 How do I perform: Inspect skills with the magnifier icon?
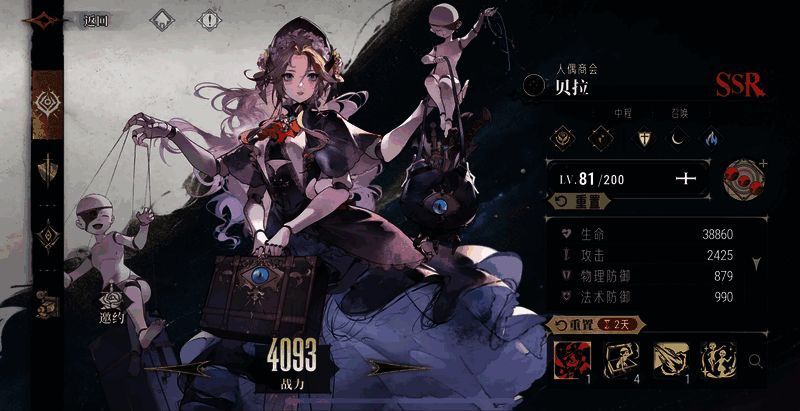click(x=757, y=360)
